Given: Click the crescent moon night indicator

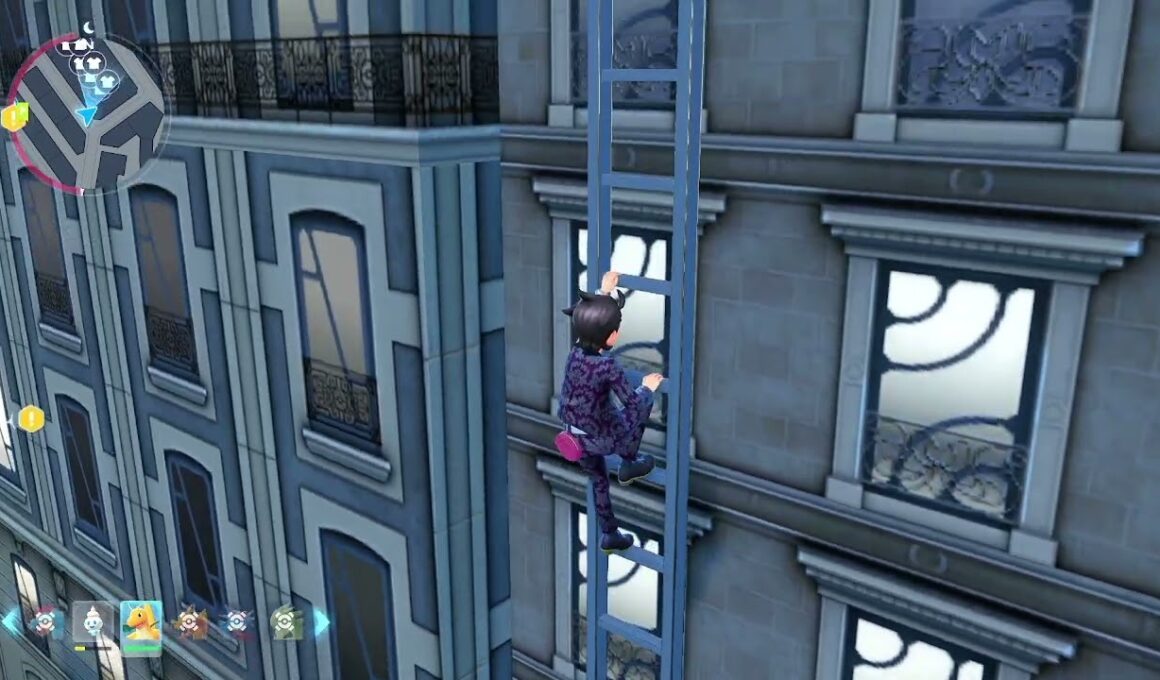Looking at the screenshot, I should (89, 28).
